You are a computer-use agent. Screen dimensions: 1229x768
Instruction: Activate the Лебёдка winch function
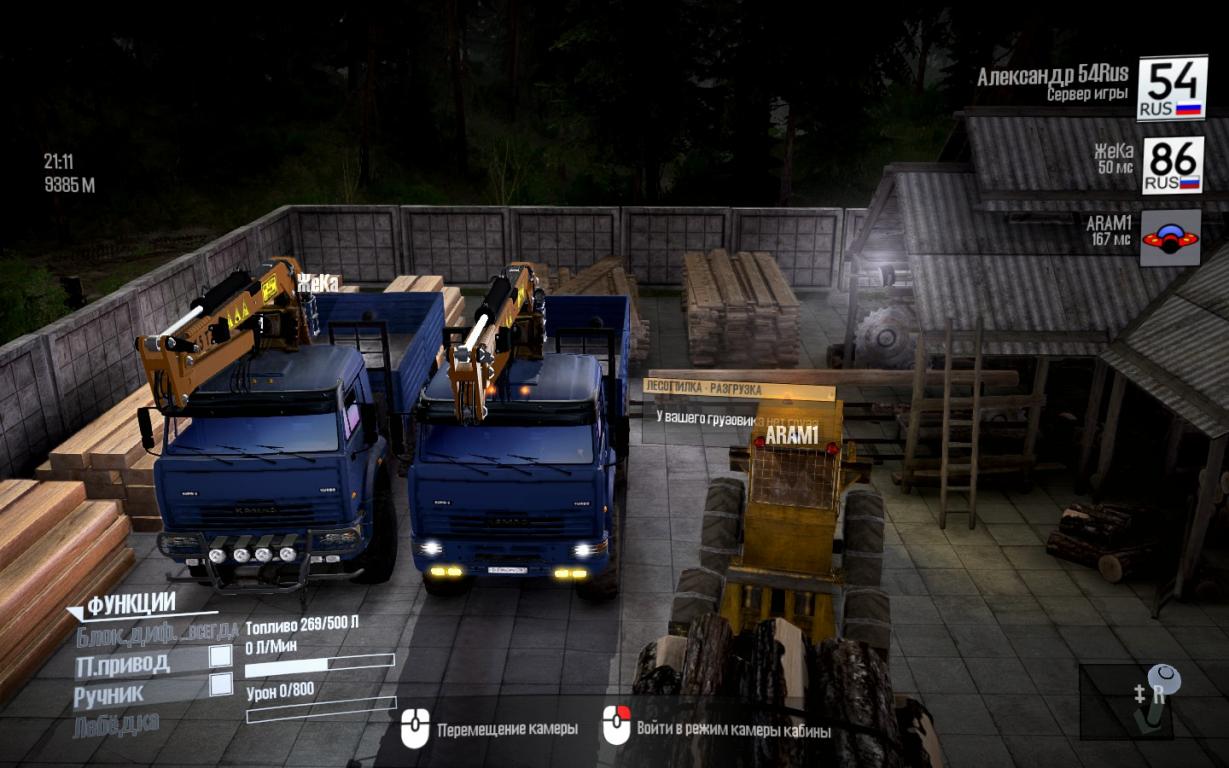[116, 724]
